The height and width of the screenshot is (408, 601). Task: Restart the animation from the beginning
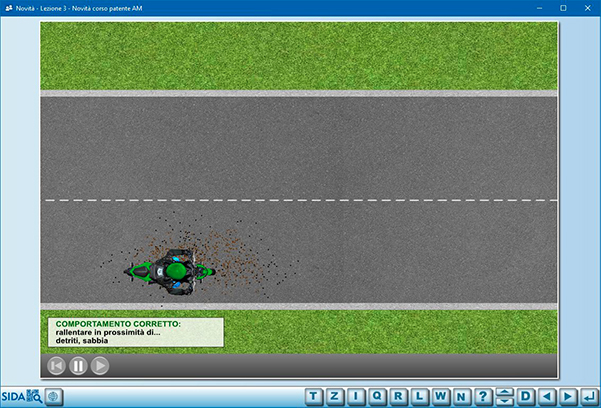pyautogui.click(x=56, y=366)
